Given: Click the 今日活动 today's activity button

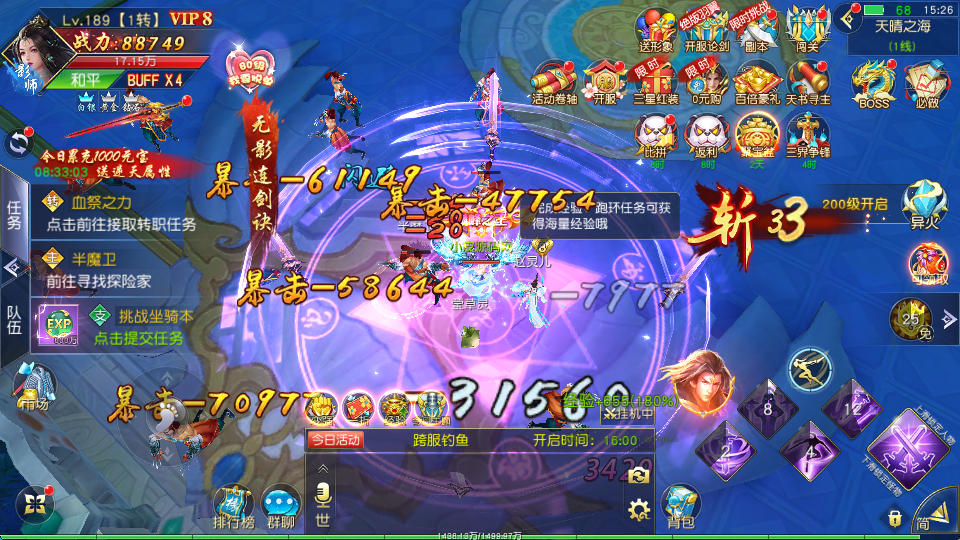Looking at the screenshot, I should pyautogui.click(x=334, y=439).
